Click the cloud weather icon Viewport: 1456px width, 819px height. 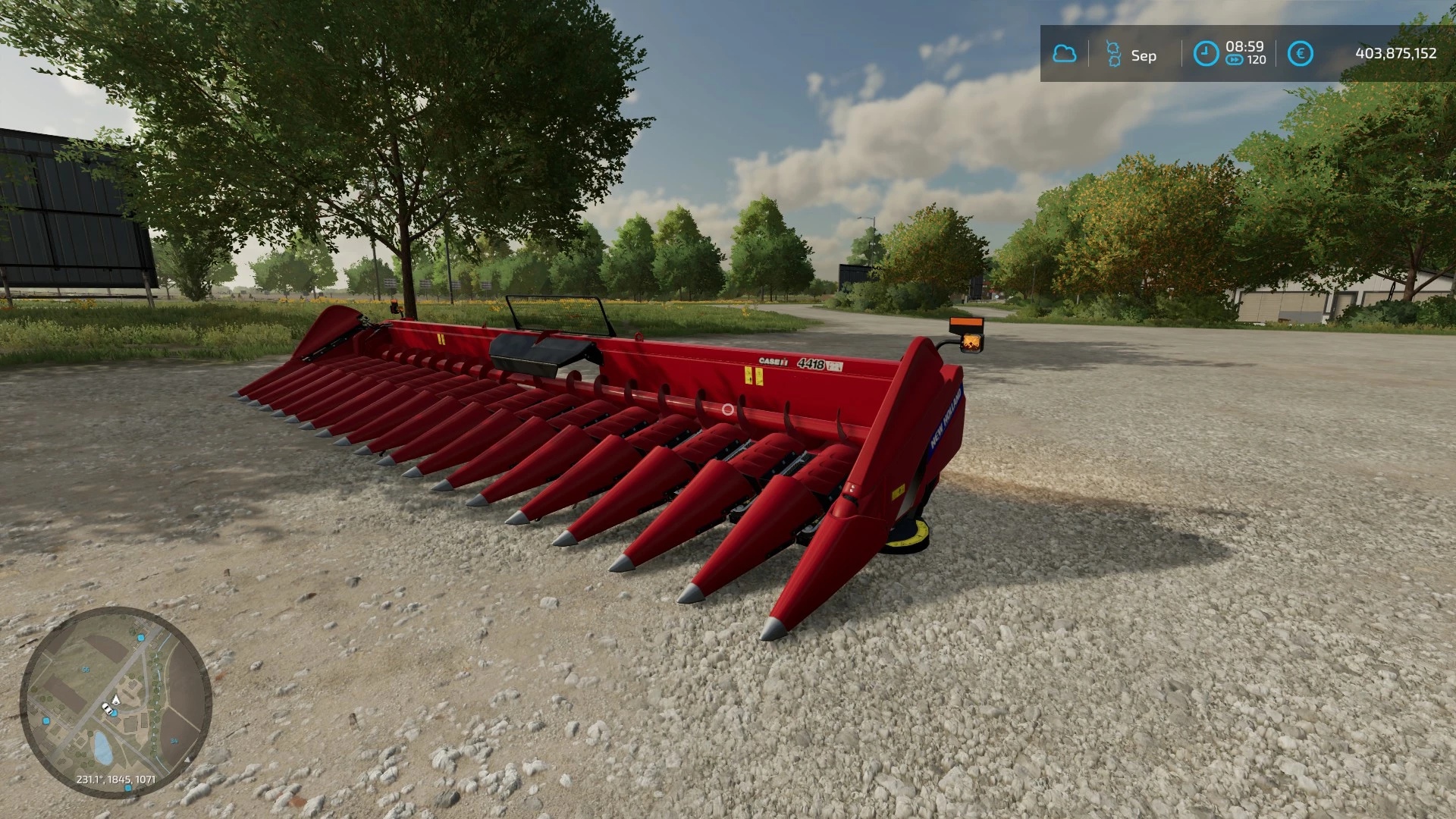pyautogui.click(x=1065, y=54)
